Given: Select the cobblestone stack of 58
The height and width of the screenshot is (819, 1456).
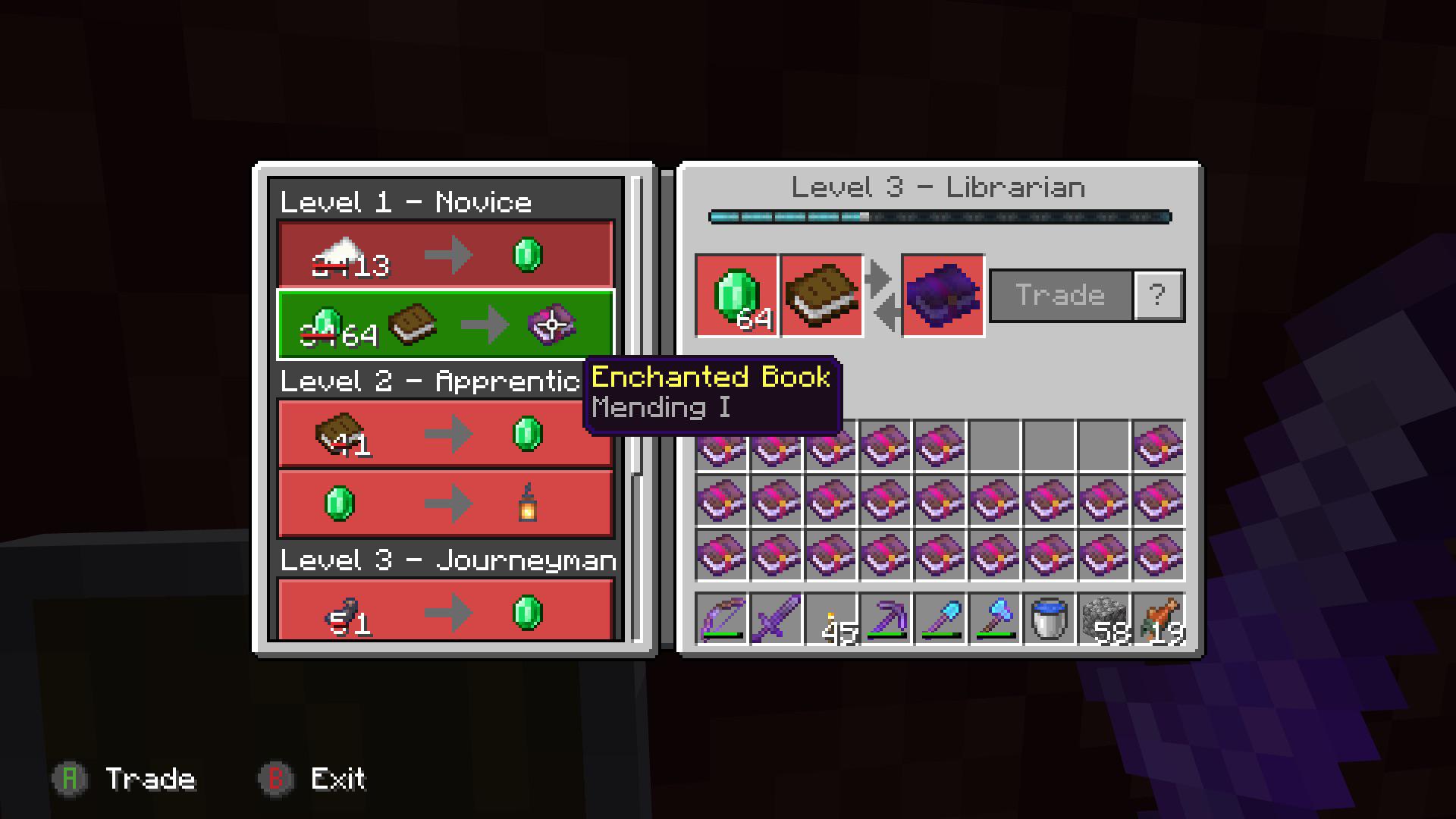Looking at the screenshot, I should point(1104,620).
